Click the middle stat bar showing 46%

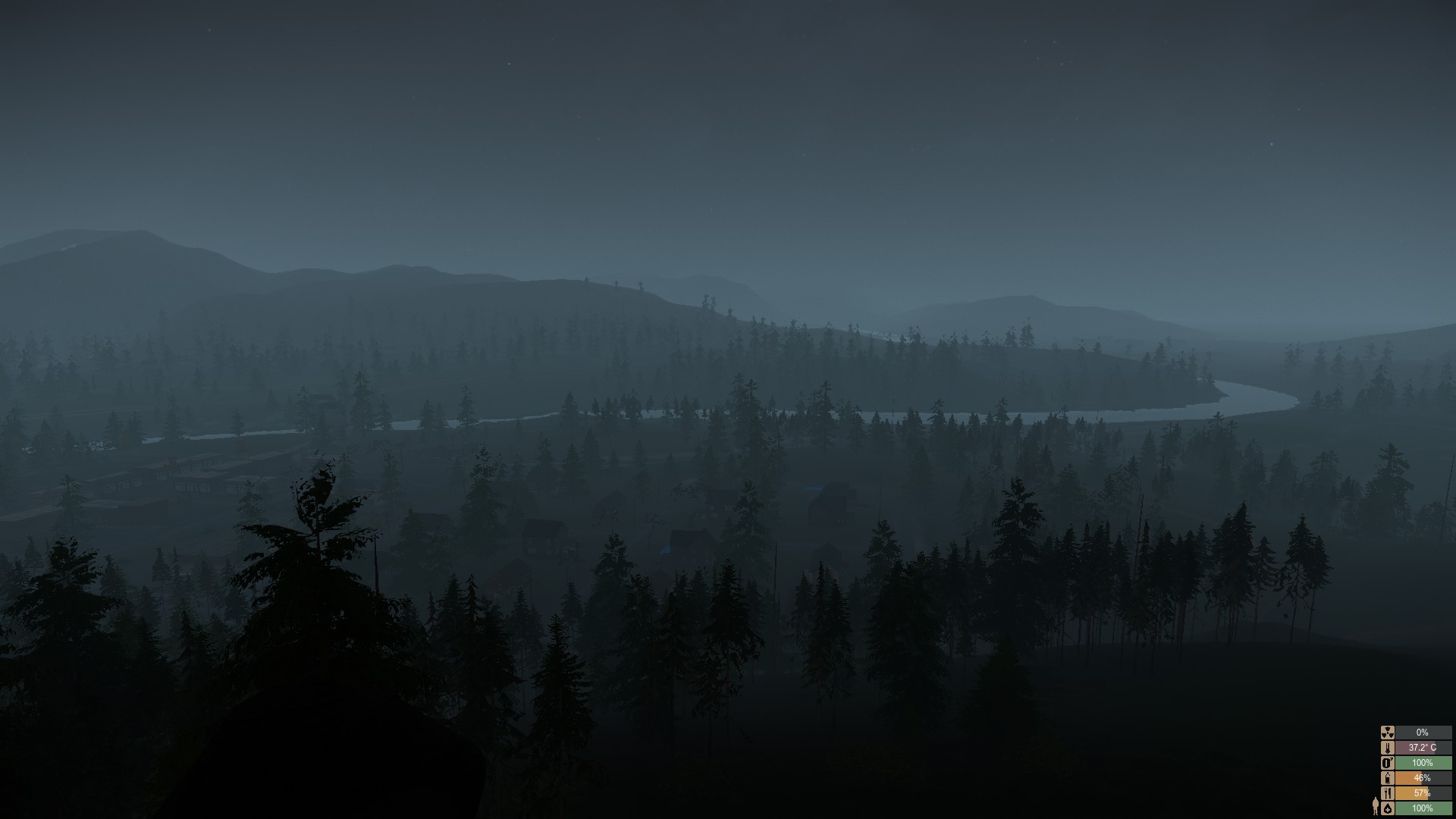[1426, 779]
